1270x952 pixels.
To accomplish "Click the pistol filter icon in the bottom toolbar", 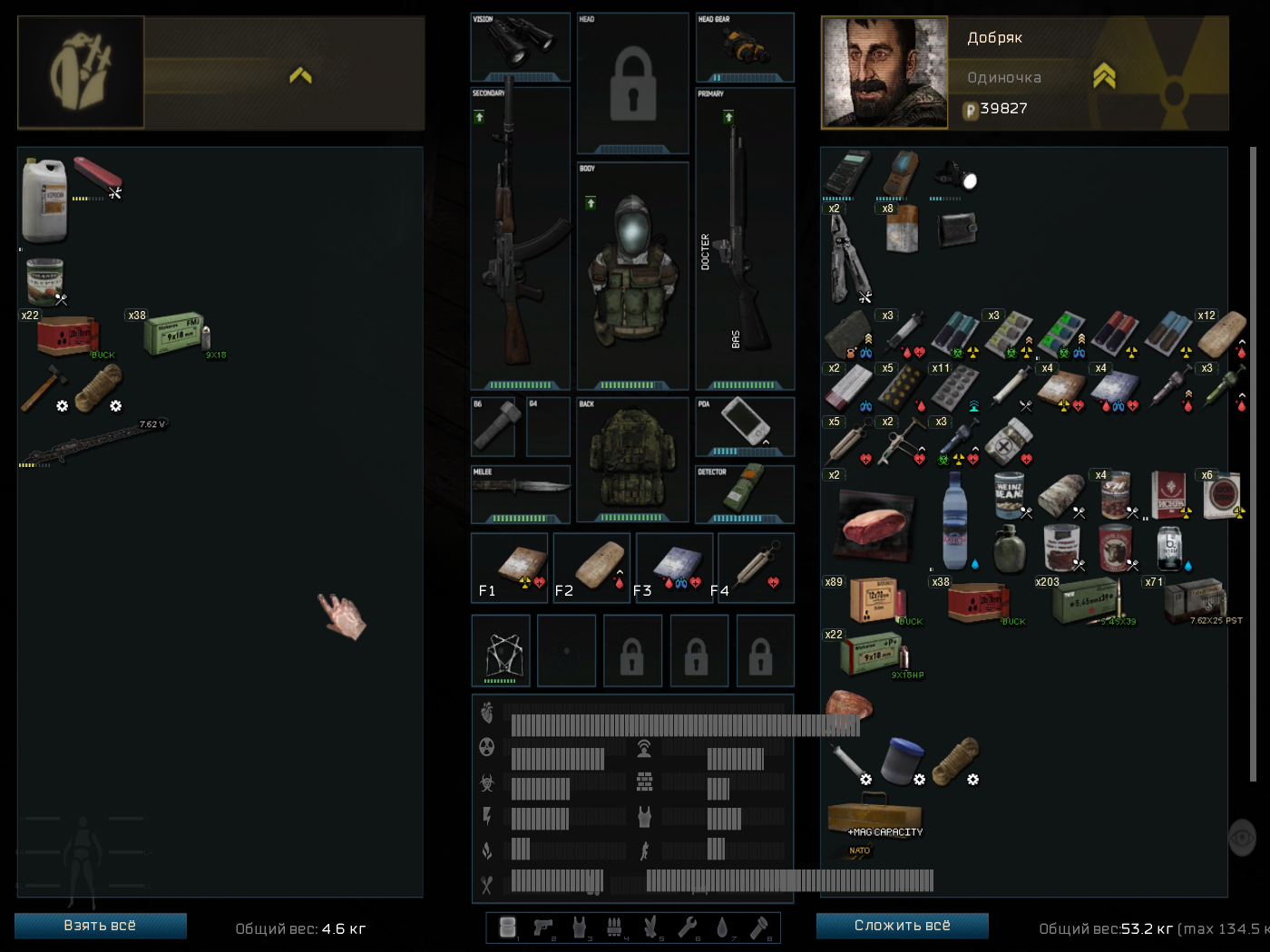I will point(542,927).
